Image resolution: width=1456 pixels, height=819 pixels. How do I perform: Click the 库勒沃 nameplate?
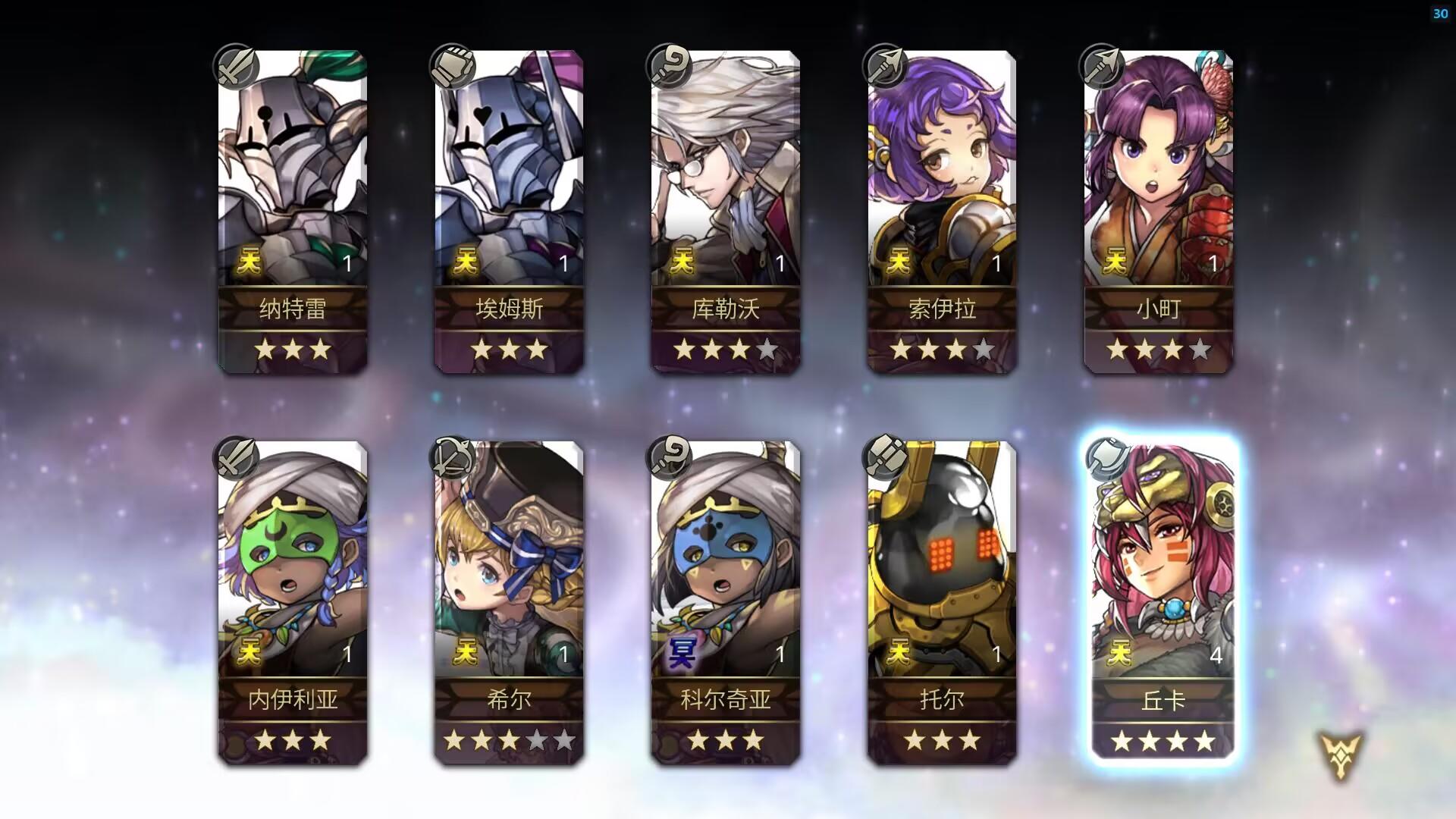pyautogui.click(x=726, y=309)
